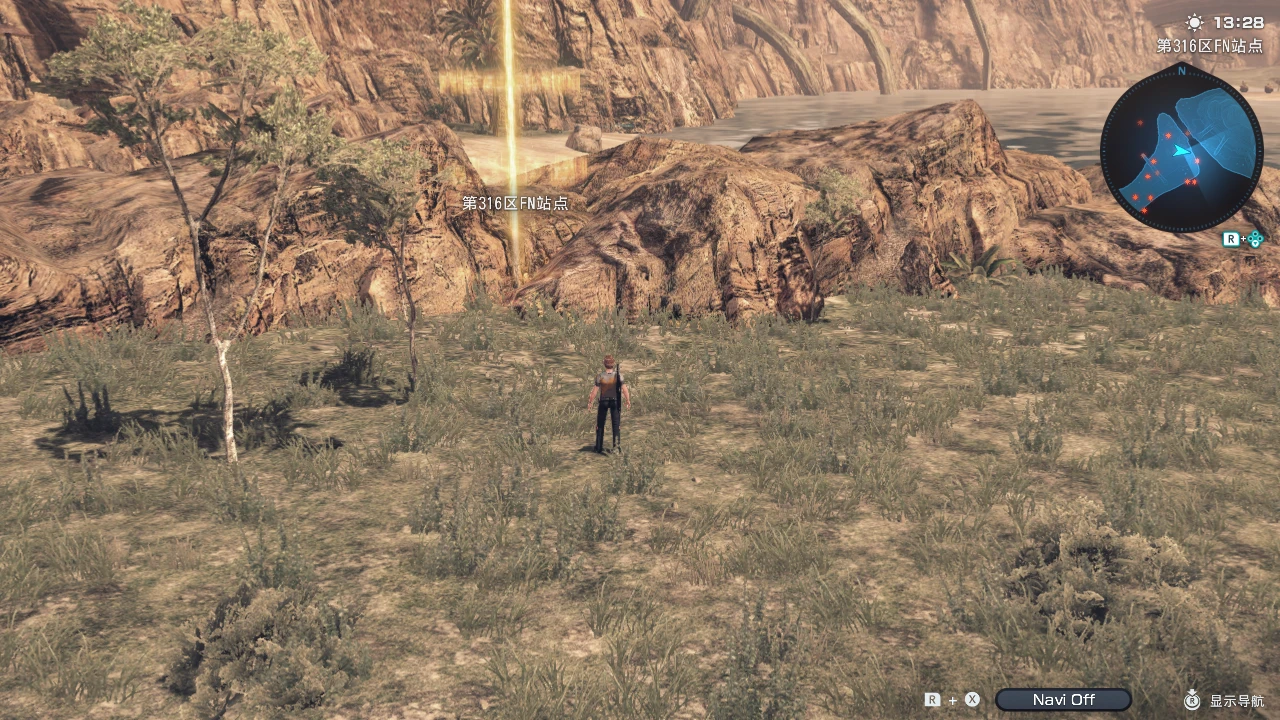Screen dimensions: 1280x720
Task: Click the circular R navigation icon next to 显示导航
Action: tap(1192, 701)
